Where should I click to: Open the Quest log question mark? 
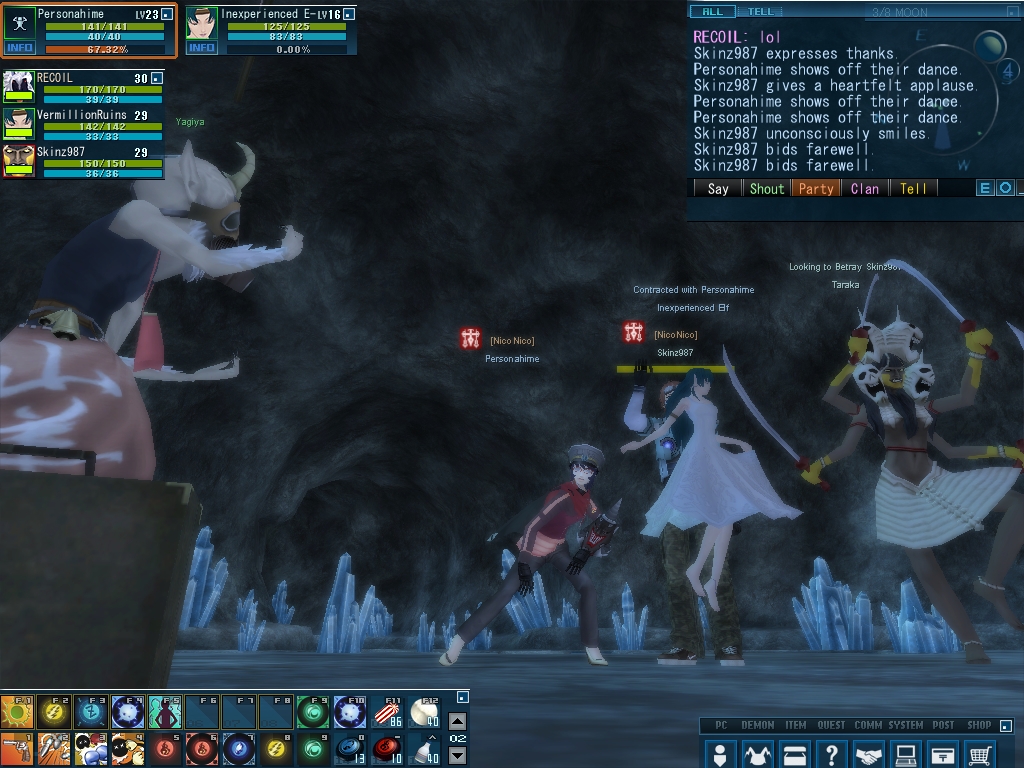pyautogui.click(x=831, y=753)
